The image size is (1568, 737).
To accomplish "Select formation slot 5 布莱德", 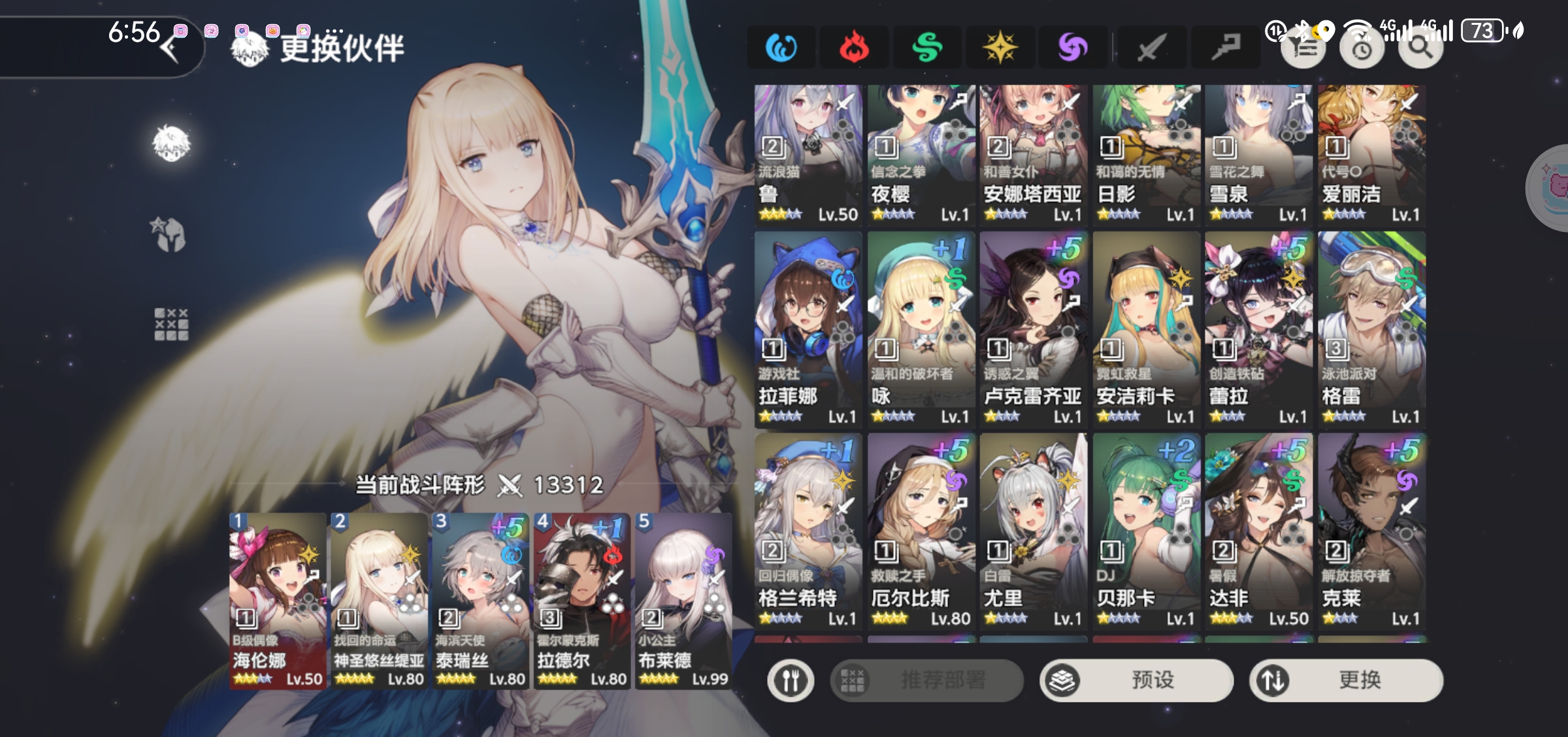I will [683, 600].
